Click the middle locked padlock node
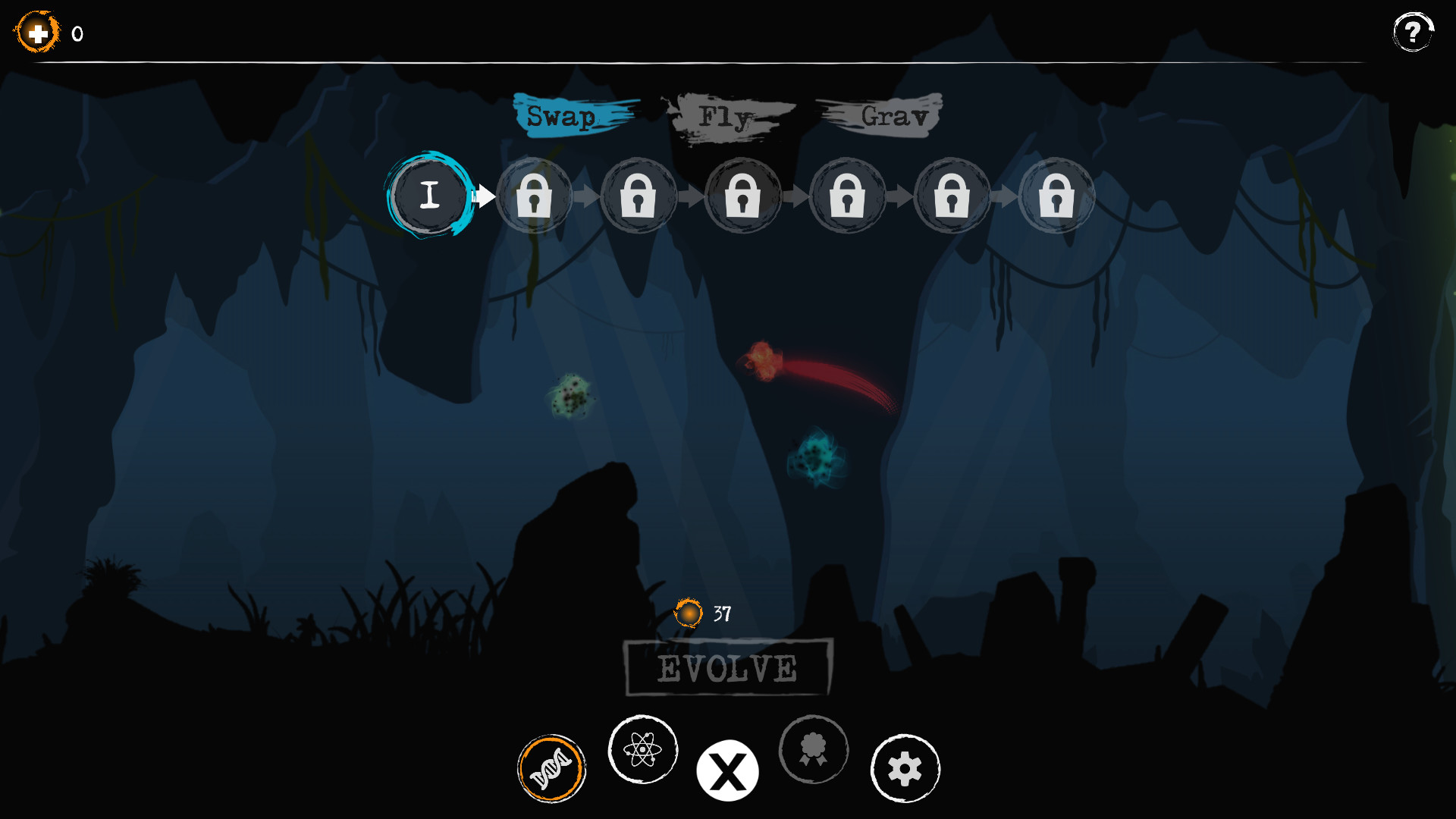The image size is (1456, 819). point(743,197)
